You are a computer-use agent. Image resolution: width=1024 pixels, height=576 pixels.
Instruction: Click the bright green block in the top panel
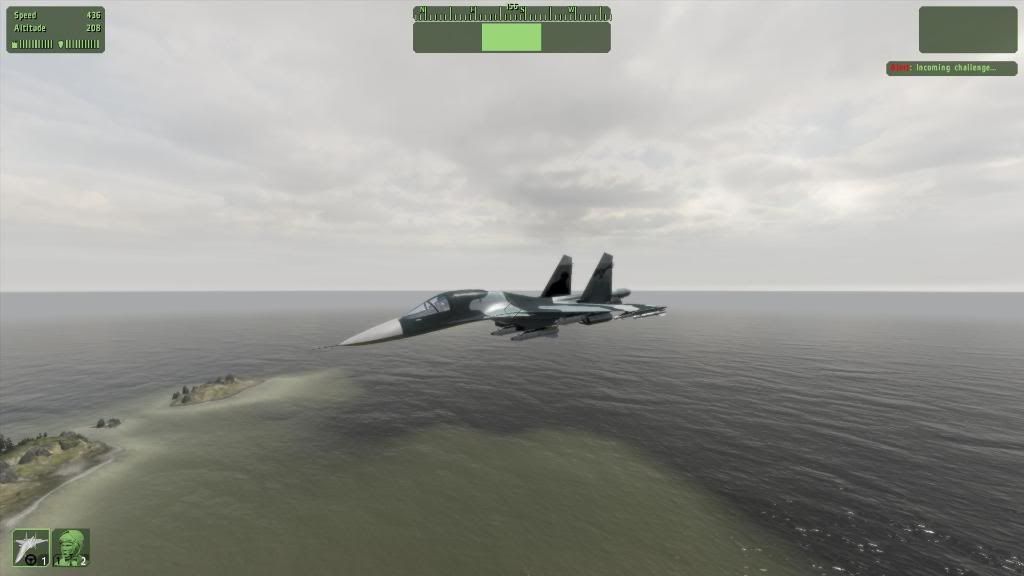(511, 38)
